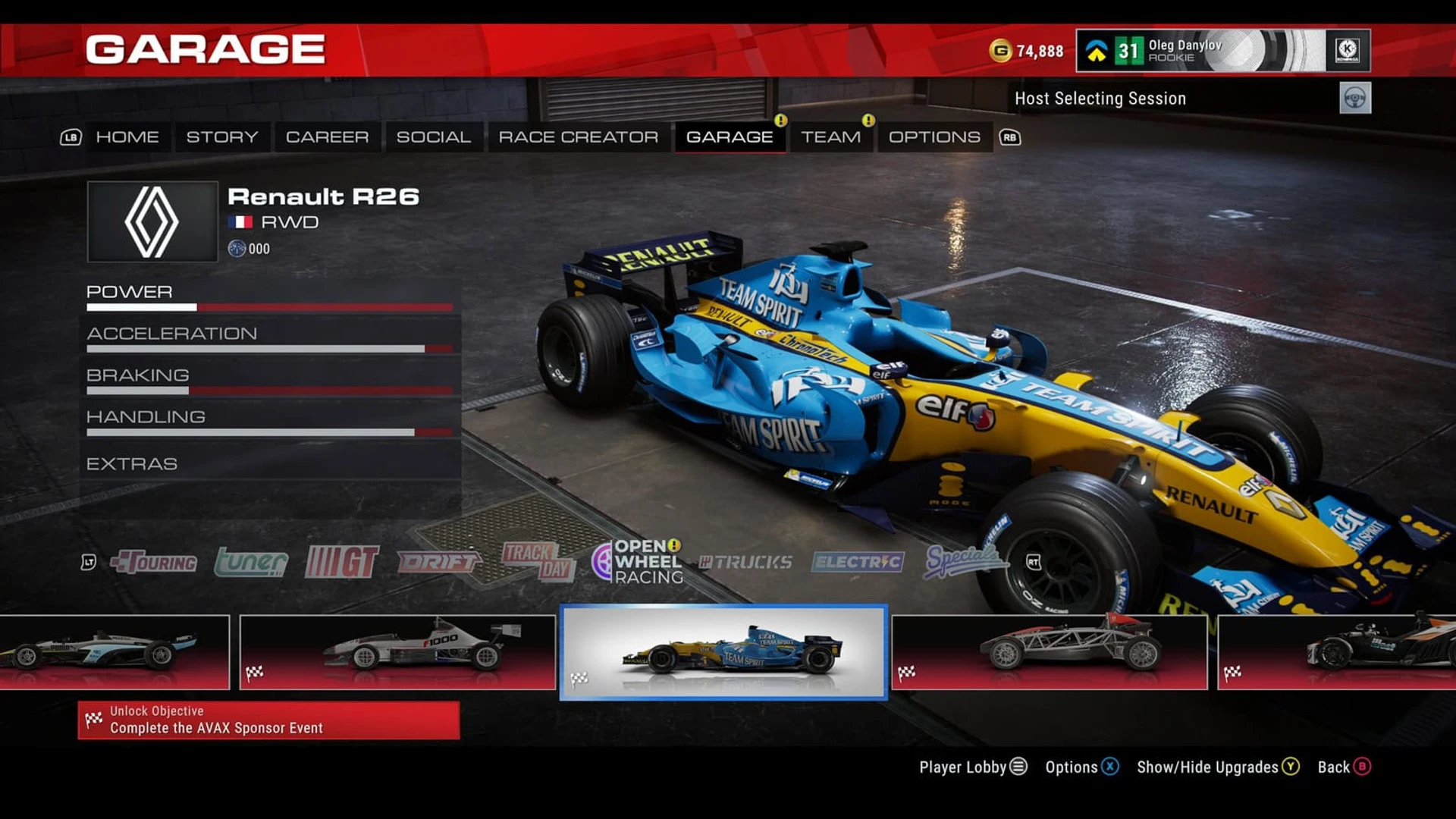Select the Tuner car class
The image size is (1456, 819).
coord(251,562)
